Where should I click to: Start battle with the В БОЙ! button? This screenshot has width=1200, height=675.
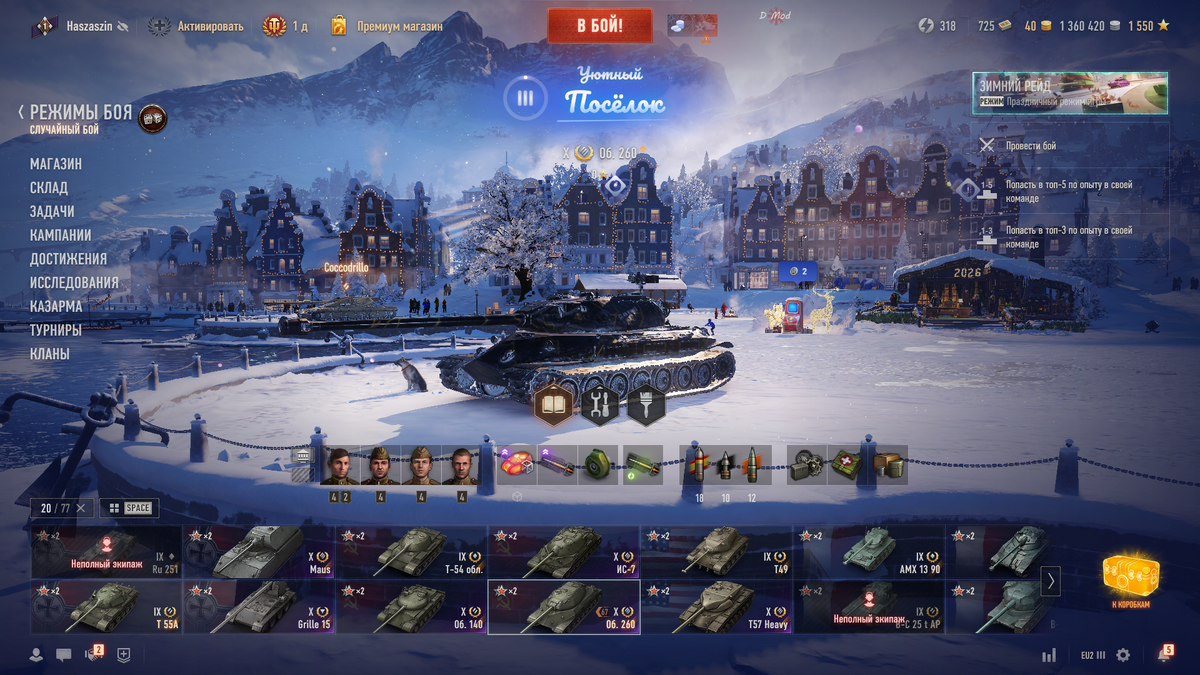(599, 25)
